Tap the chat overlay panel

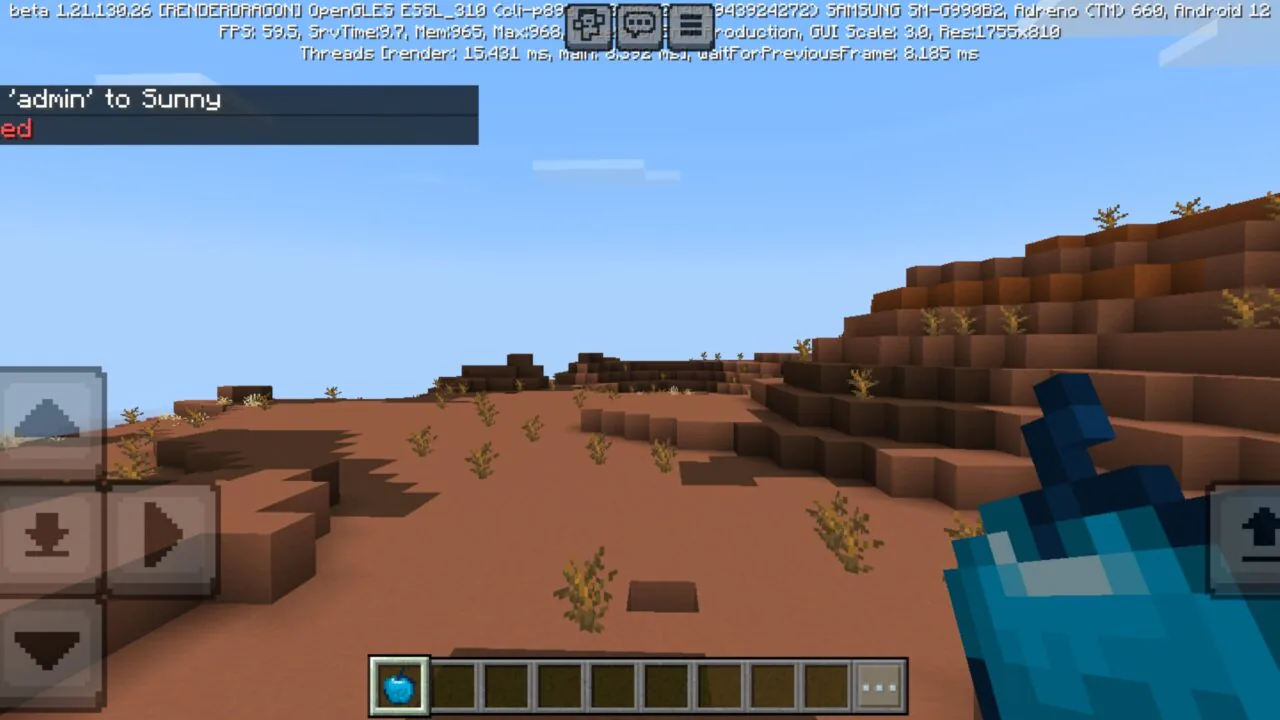pyautogui.click(x=240, y=114)
